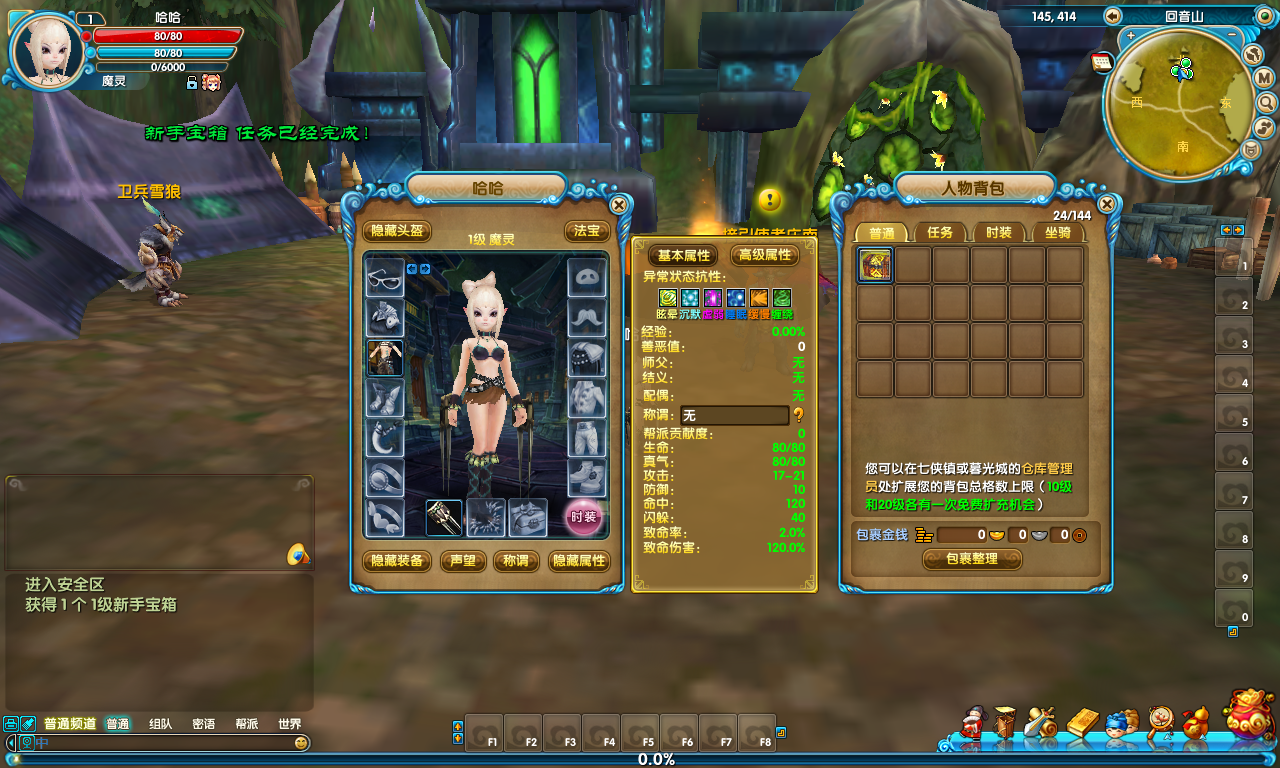
Task: Click the 隐藏属性 hide attributes button
Action: click(x=579, y=561)
